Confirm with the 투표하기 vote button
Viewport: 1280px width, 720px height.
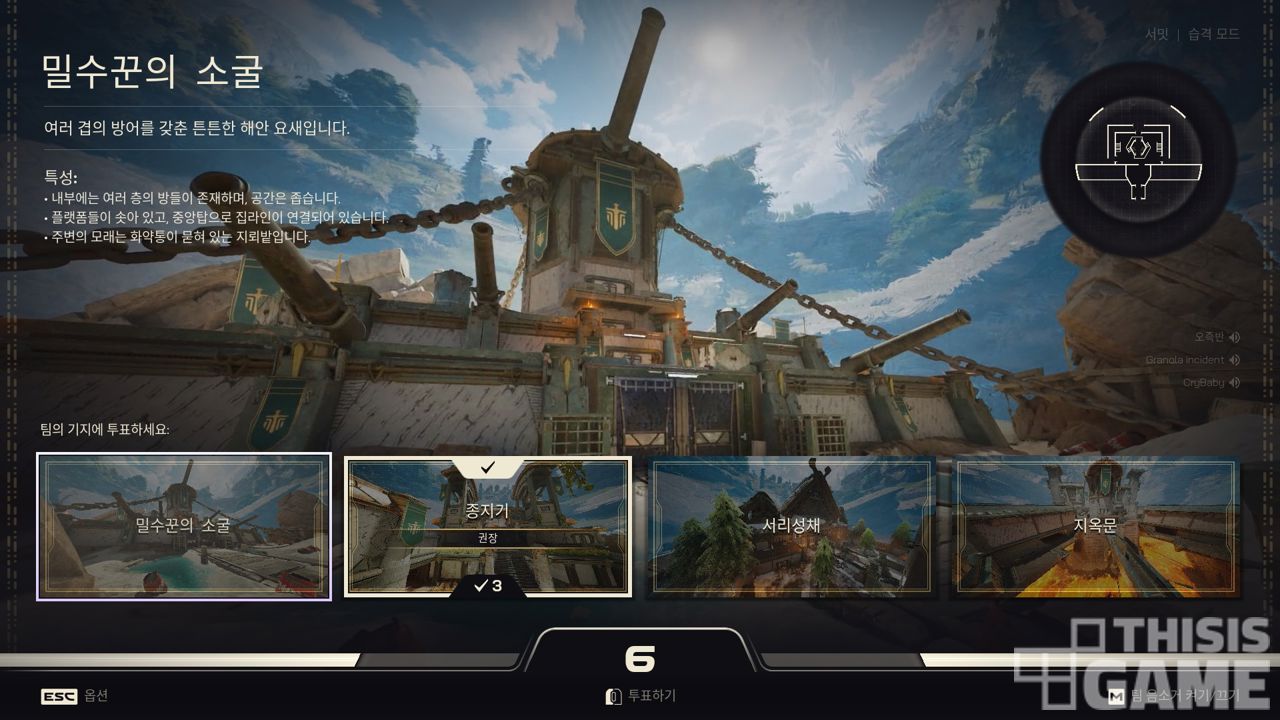[x=641, y=696]
